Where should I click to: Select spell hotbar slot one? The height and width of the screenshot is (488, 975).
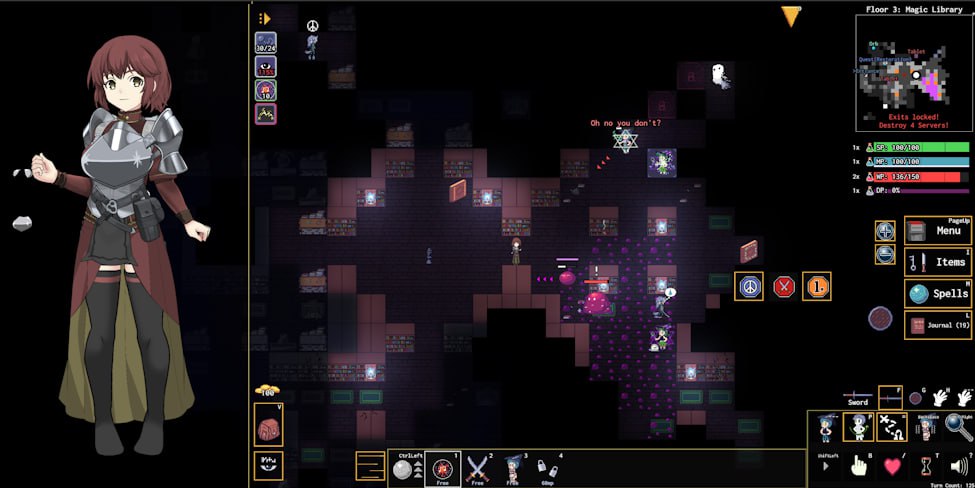pos(443,467)
